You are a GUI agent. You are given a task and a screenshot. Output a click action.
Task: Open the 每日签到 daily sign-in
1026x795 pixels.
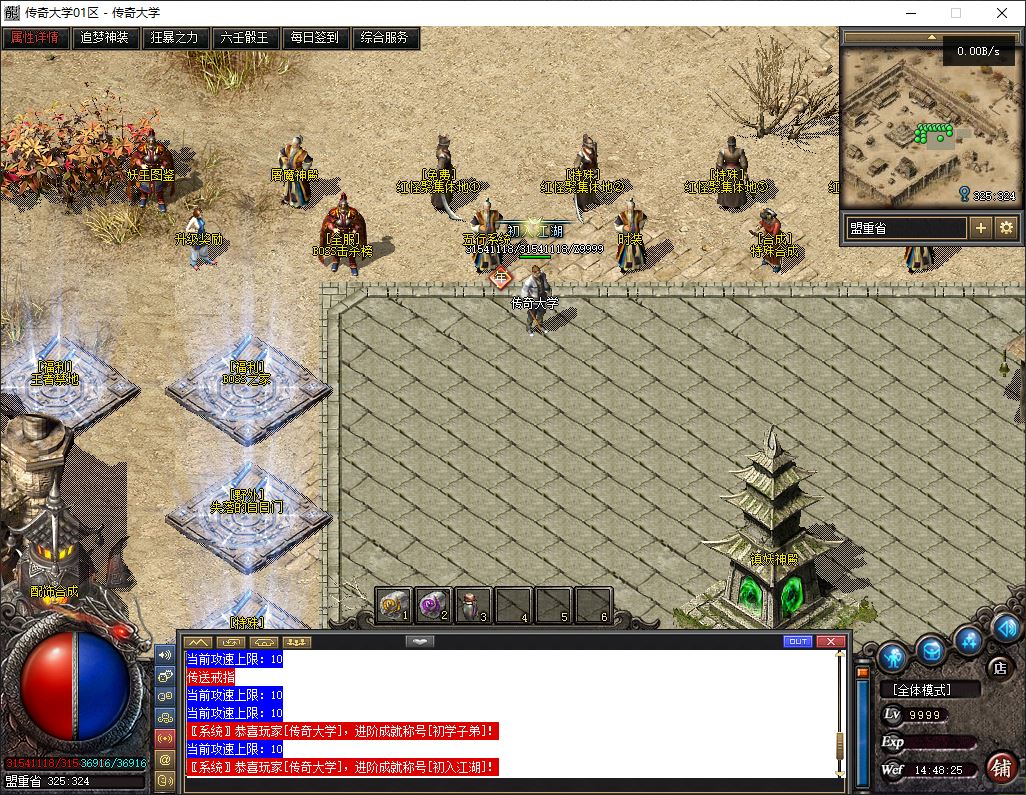pyautogui.click(x=315, y=38)
